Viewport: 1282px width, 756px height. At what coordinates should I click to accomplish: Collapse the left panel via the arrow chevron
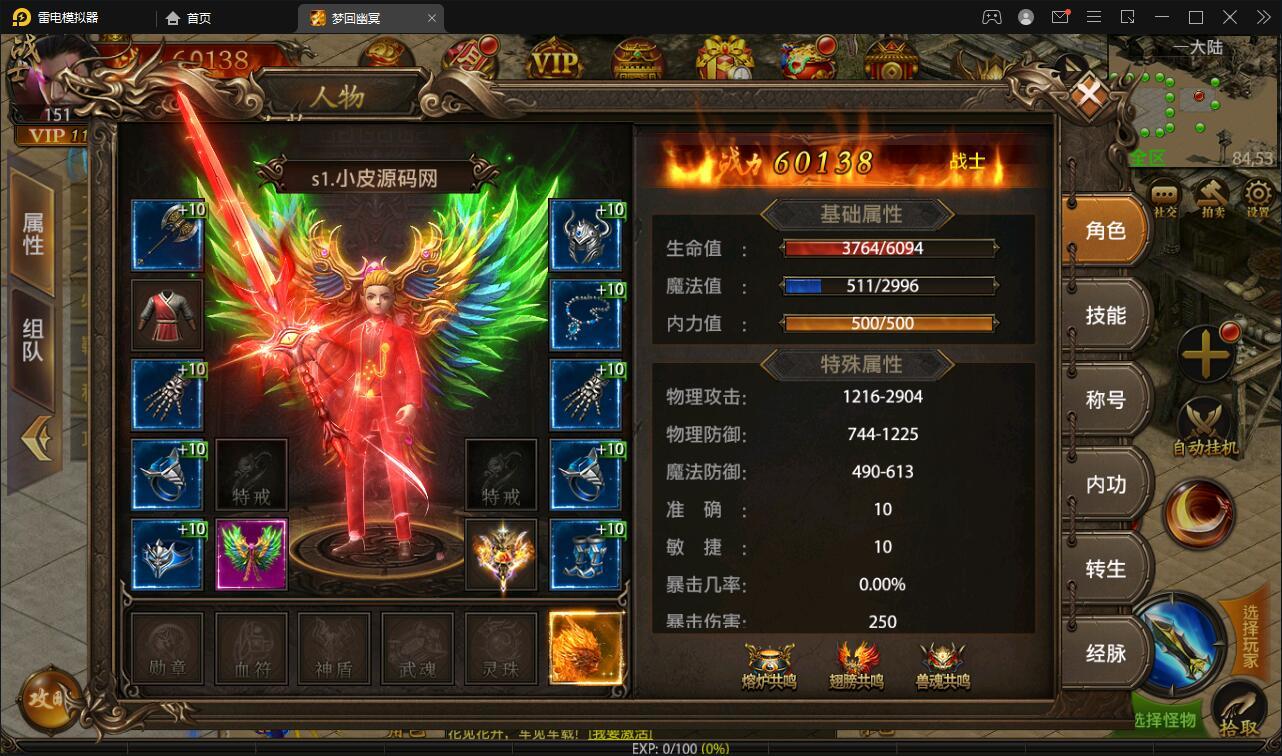coord(38,440)
